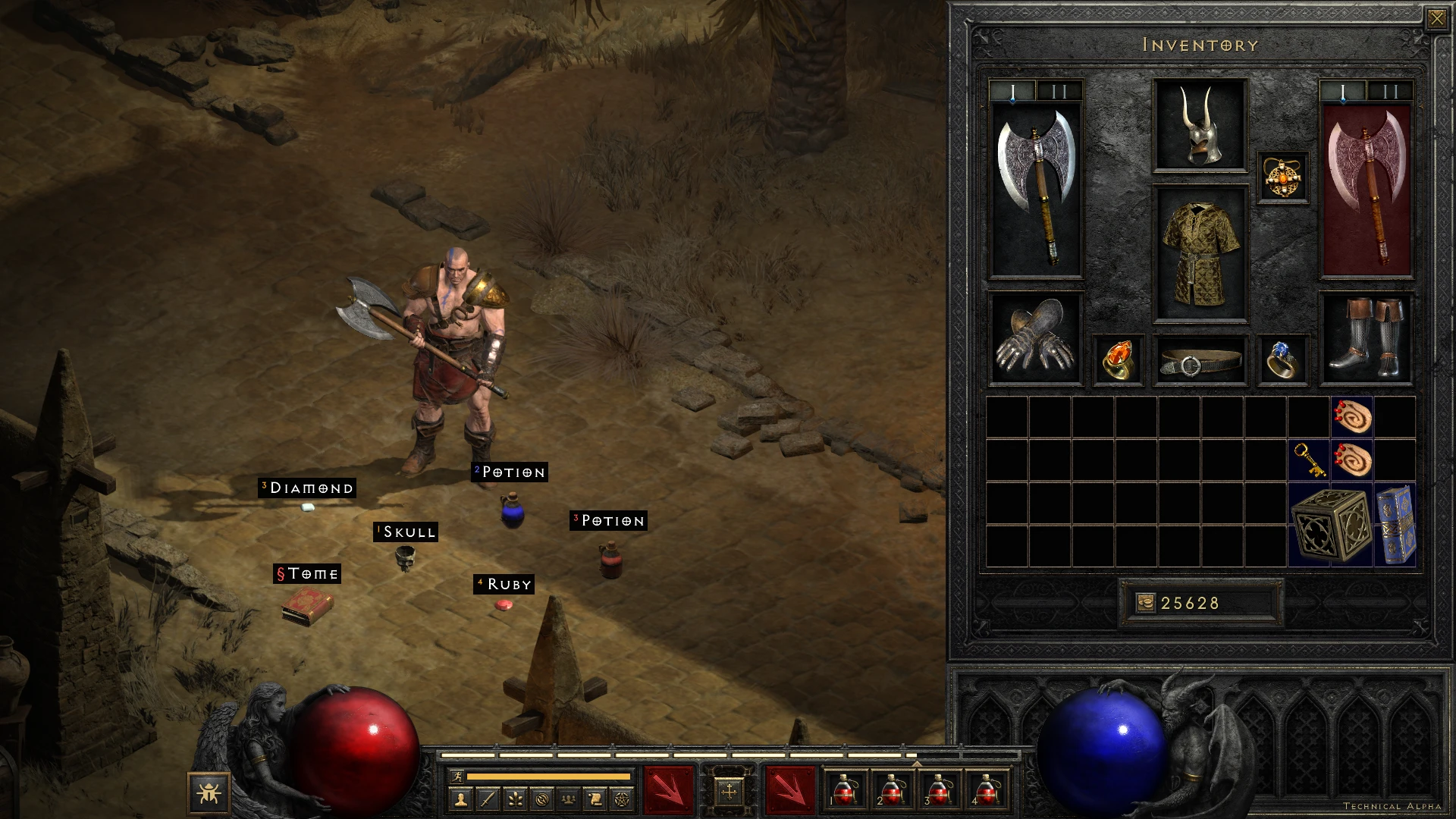
Task: Open the right skill selection arrow
Action: (x=792, y=789)
